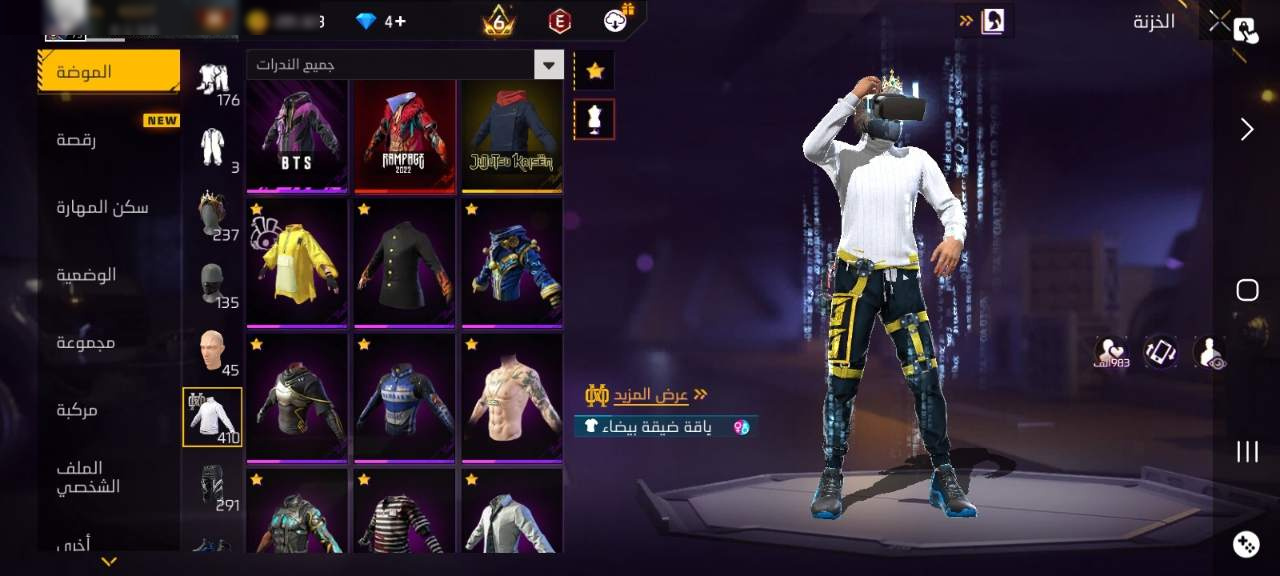Select the yellow raincoat top
Viewport: 1280px width, 576px height.
(x=297, y=262)
